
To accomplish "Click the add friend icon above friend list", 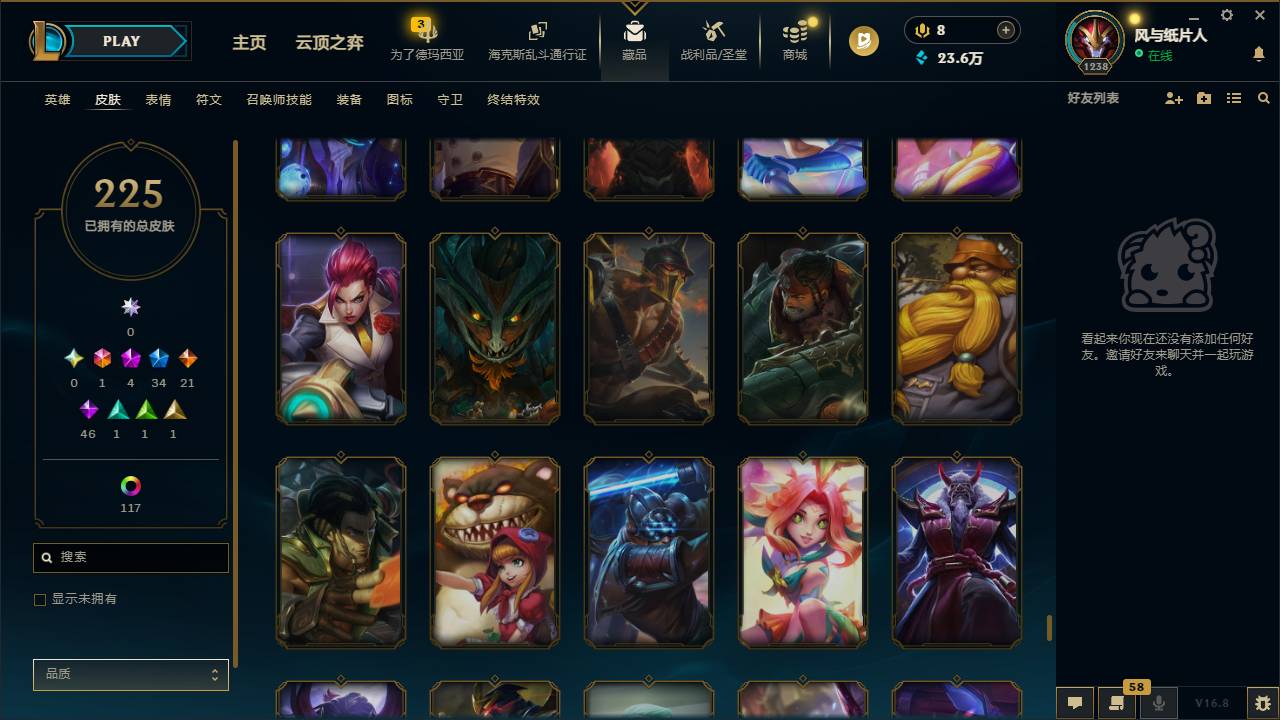I will [1172, 98].
